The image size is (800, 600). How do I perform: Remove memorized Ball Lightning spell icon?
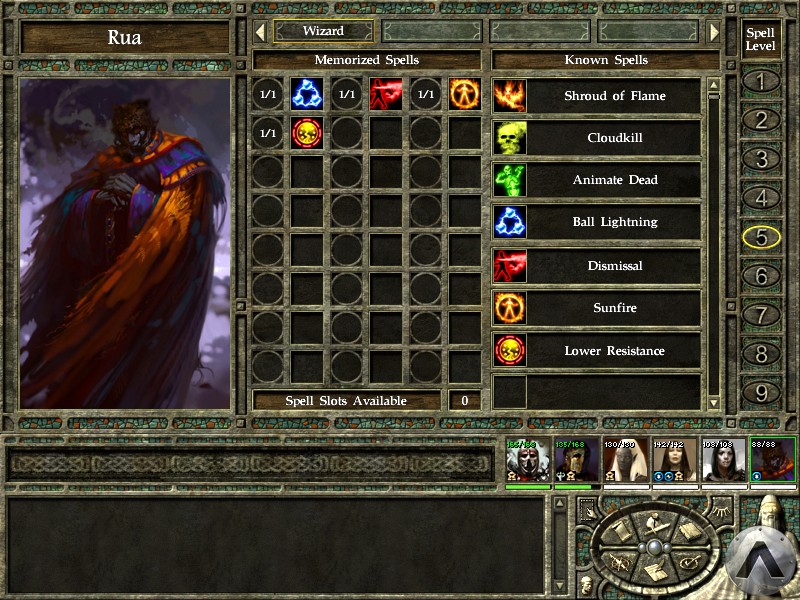[306, 94]
